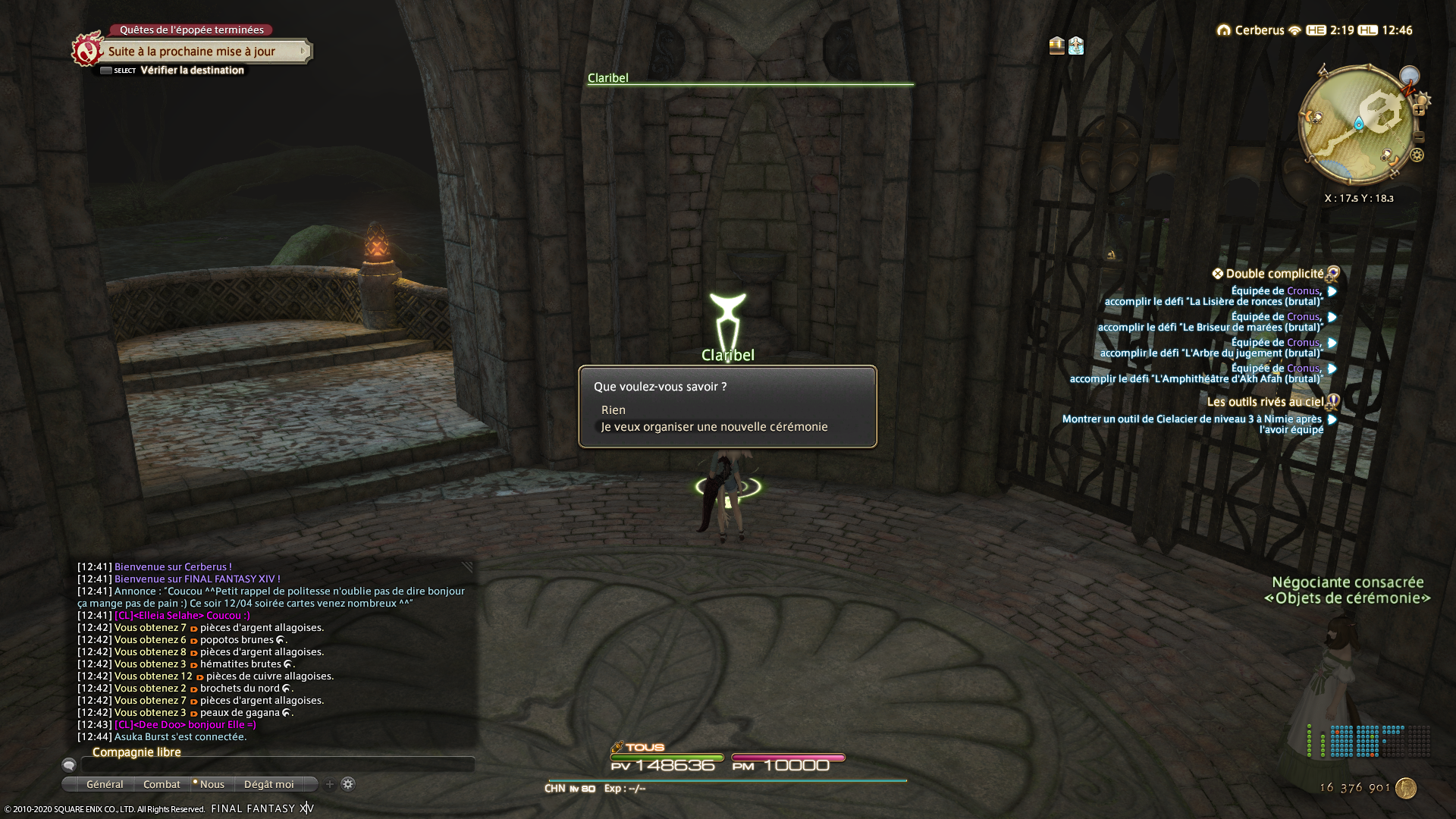The width and height of the screenshot is (1456, 819).
Task: Zoom in the minimap
Action: pos(1419,111)
